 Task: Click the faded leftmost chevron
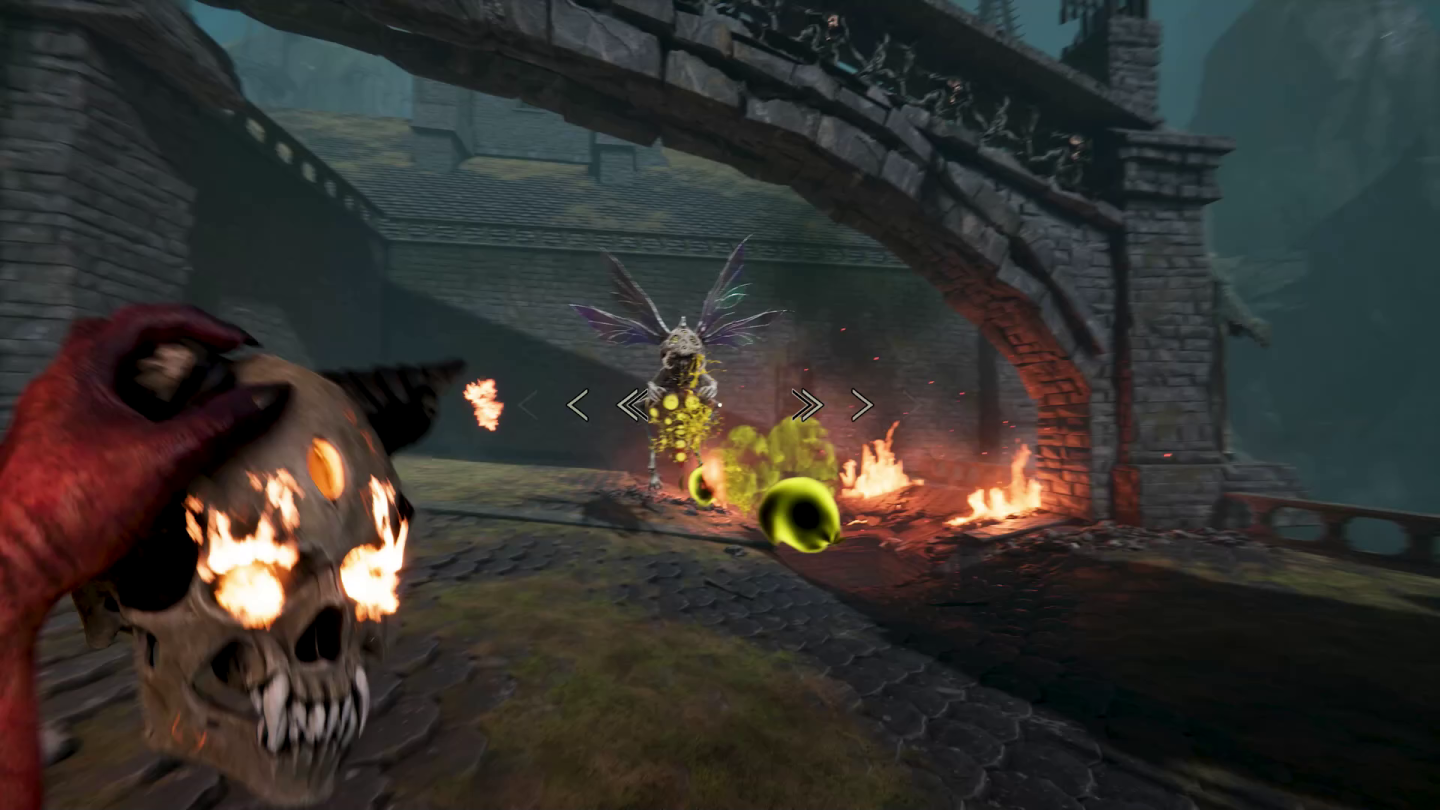coord(528,405)
